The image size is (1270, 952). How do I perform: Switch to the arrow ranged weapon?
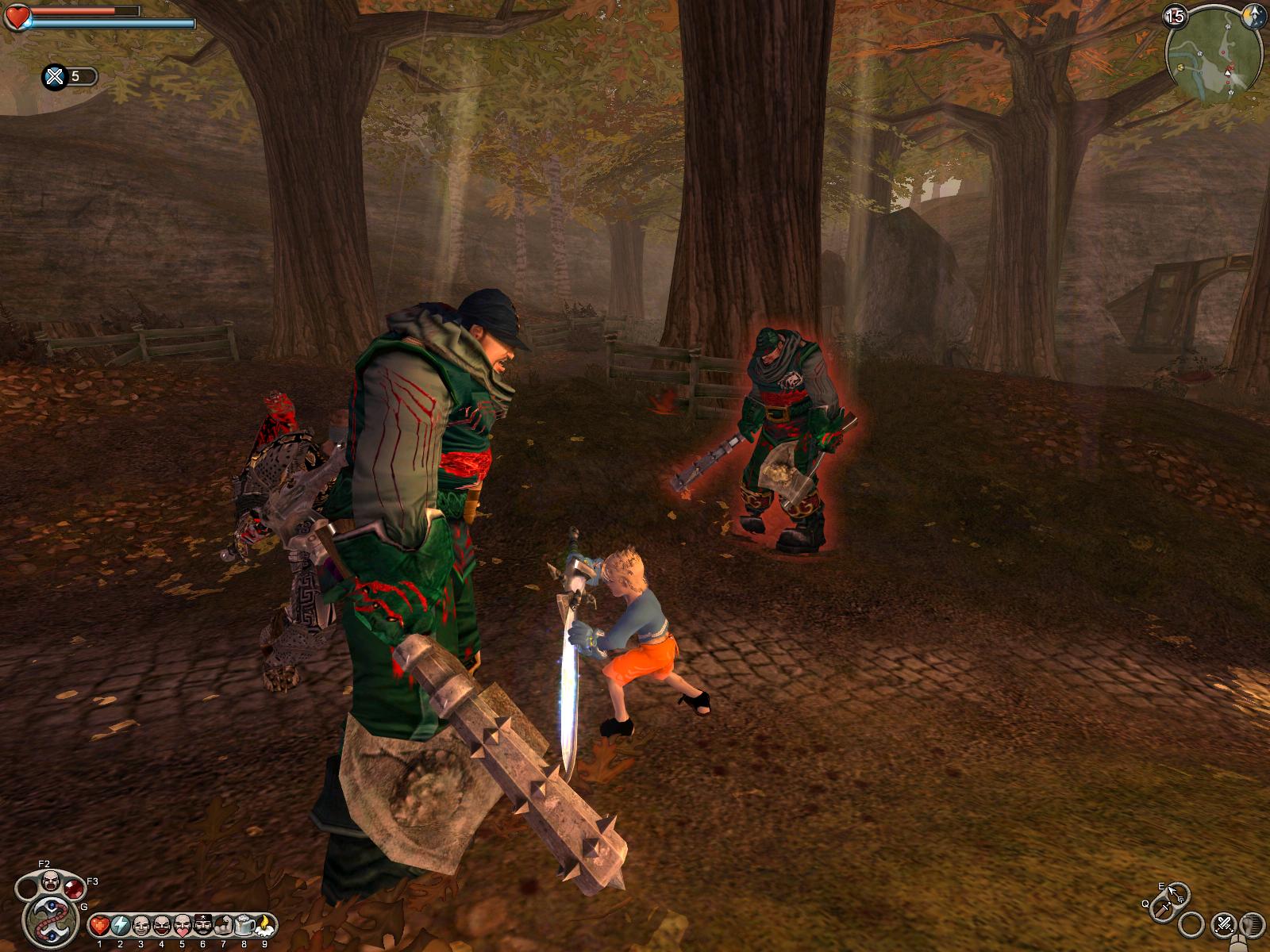1176,895
